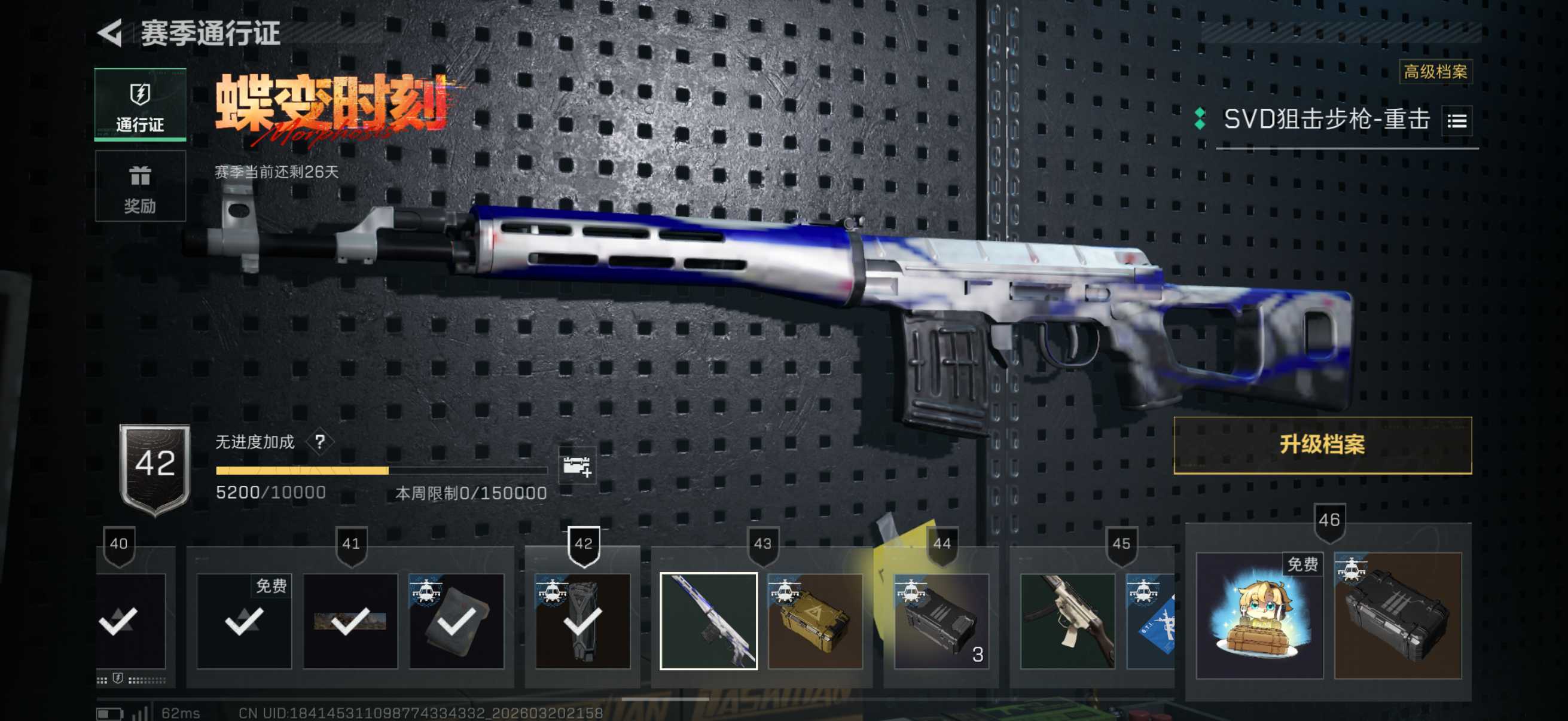Go back from the season pass screen
This screenshot has width=1568, height=721.
(x=111, y=33)
